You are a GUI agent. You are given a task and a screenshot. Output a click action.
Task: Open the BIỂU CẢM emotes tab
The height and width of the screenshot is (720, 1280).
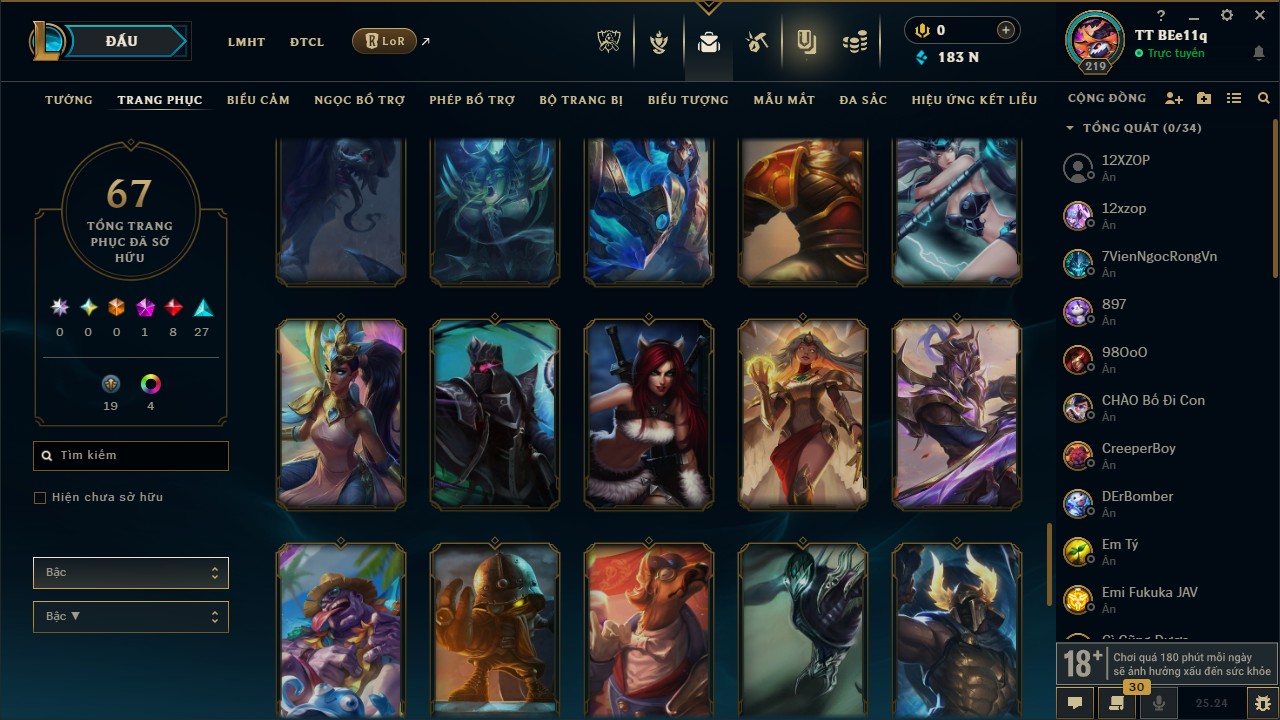click(258, 100)
